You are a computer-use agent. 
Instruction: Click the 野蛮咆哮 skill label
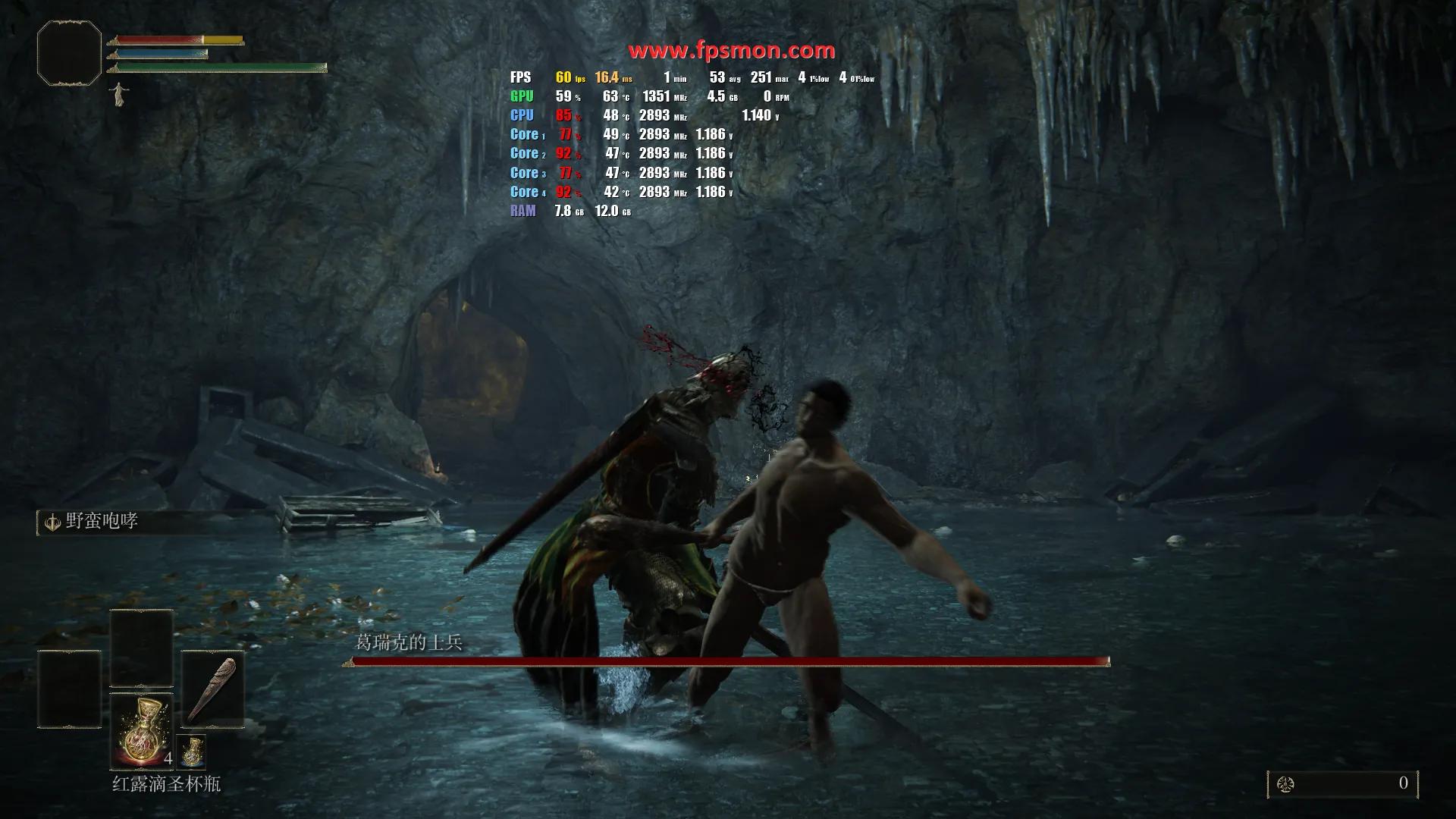101,522
